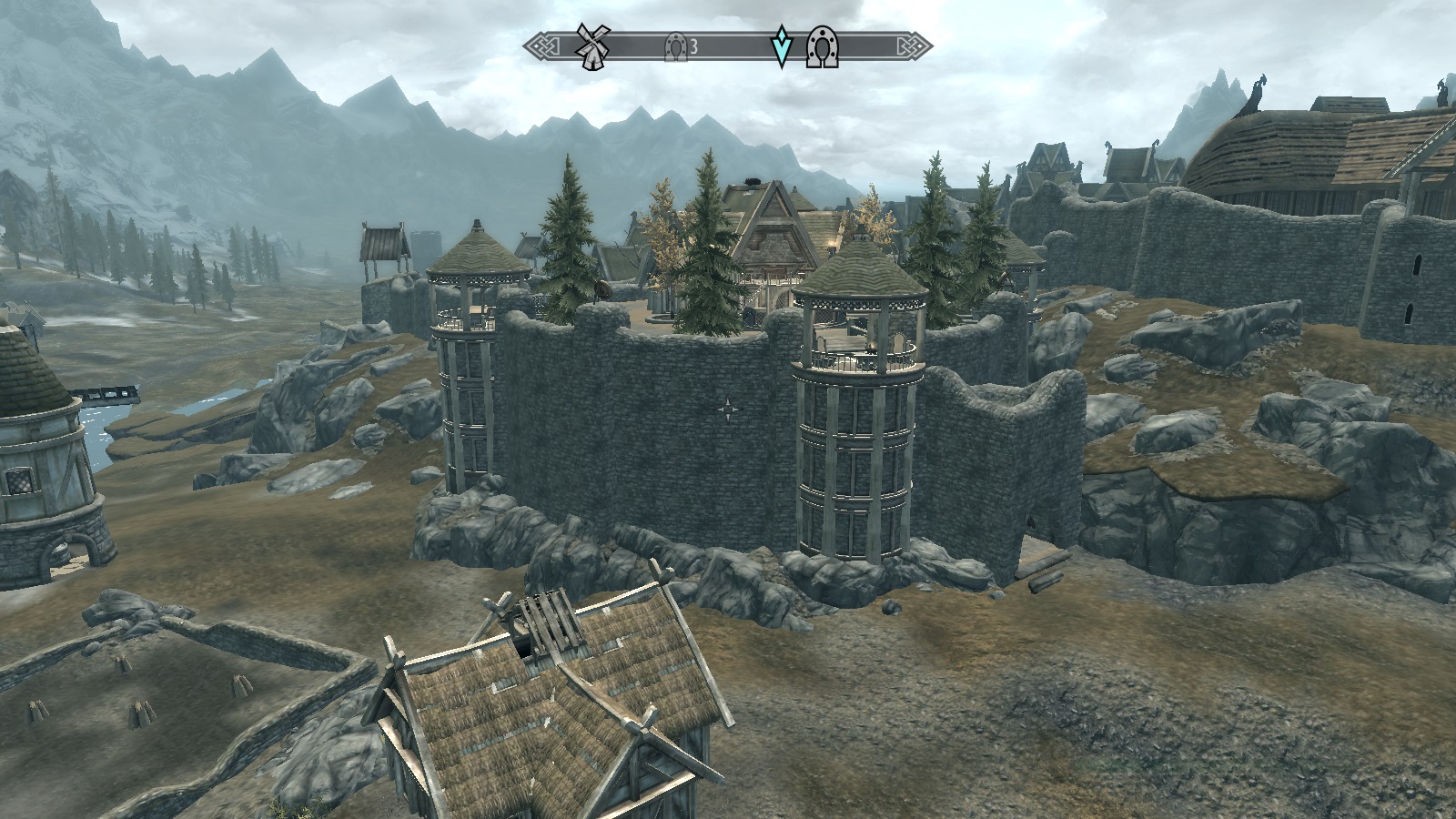
Task: Select the blue quest arrow marker
Action: [x=781, y=47]
